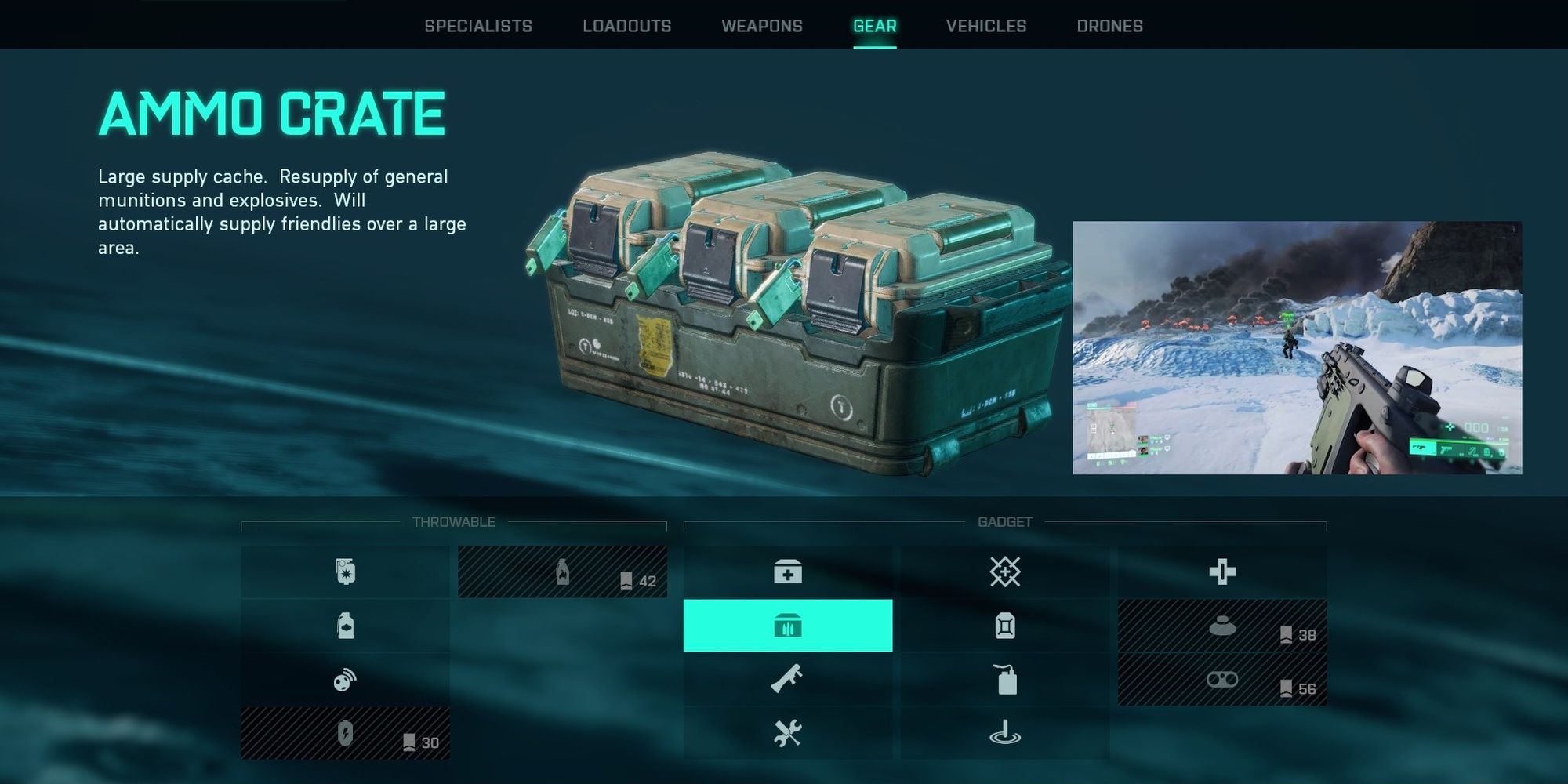This screenshot has height=784, width=1568.
Task: Open the Drones tab
Action: click(1109, 26)
